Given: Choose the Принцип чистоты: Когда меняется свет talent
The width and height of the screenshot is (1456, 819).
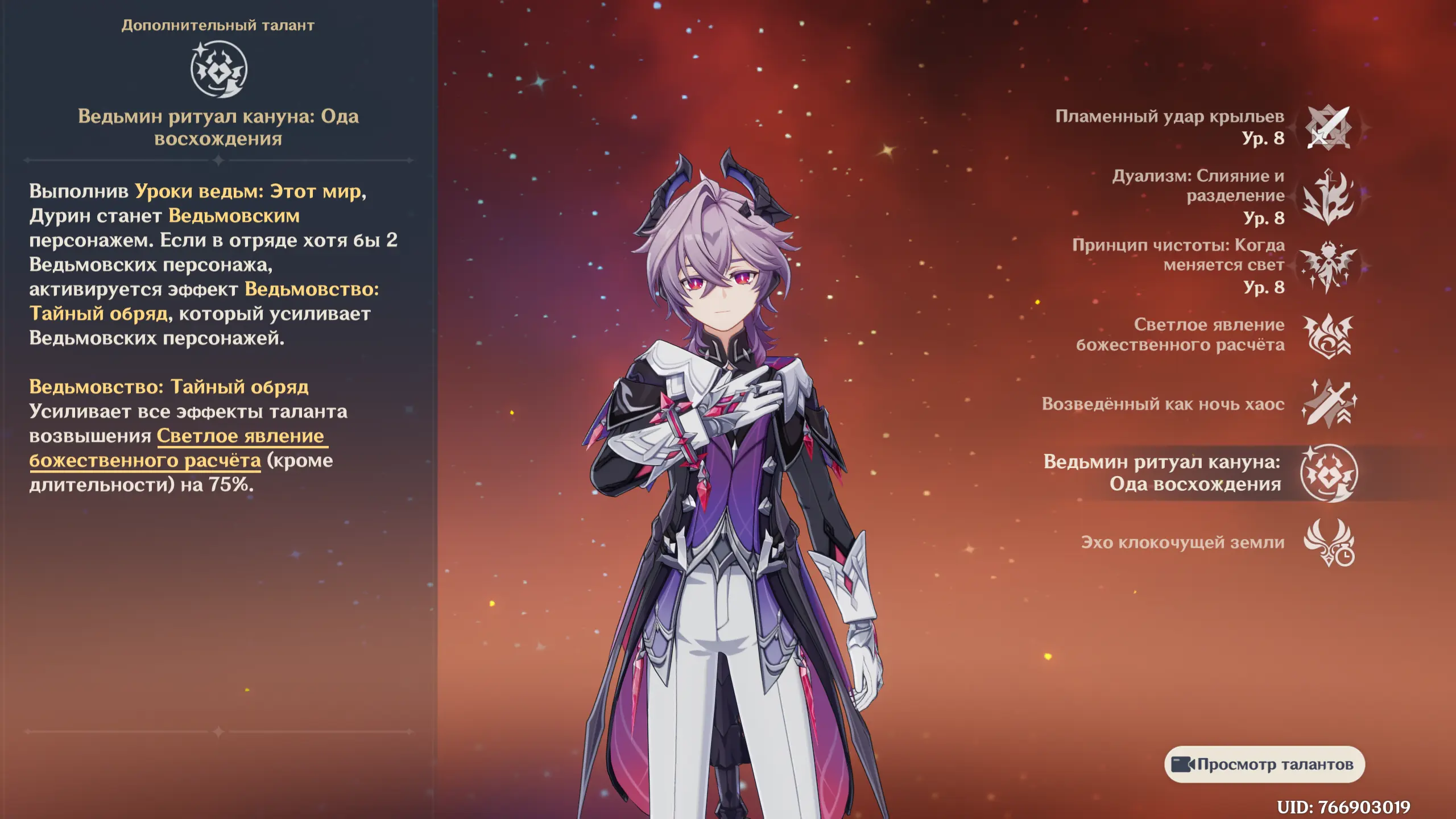Looking at the screenshot, I should (x=1328, y=266).
